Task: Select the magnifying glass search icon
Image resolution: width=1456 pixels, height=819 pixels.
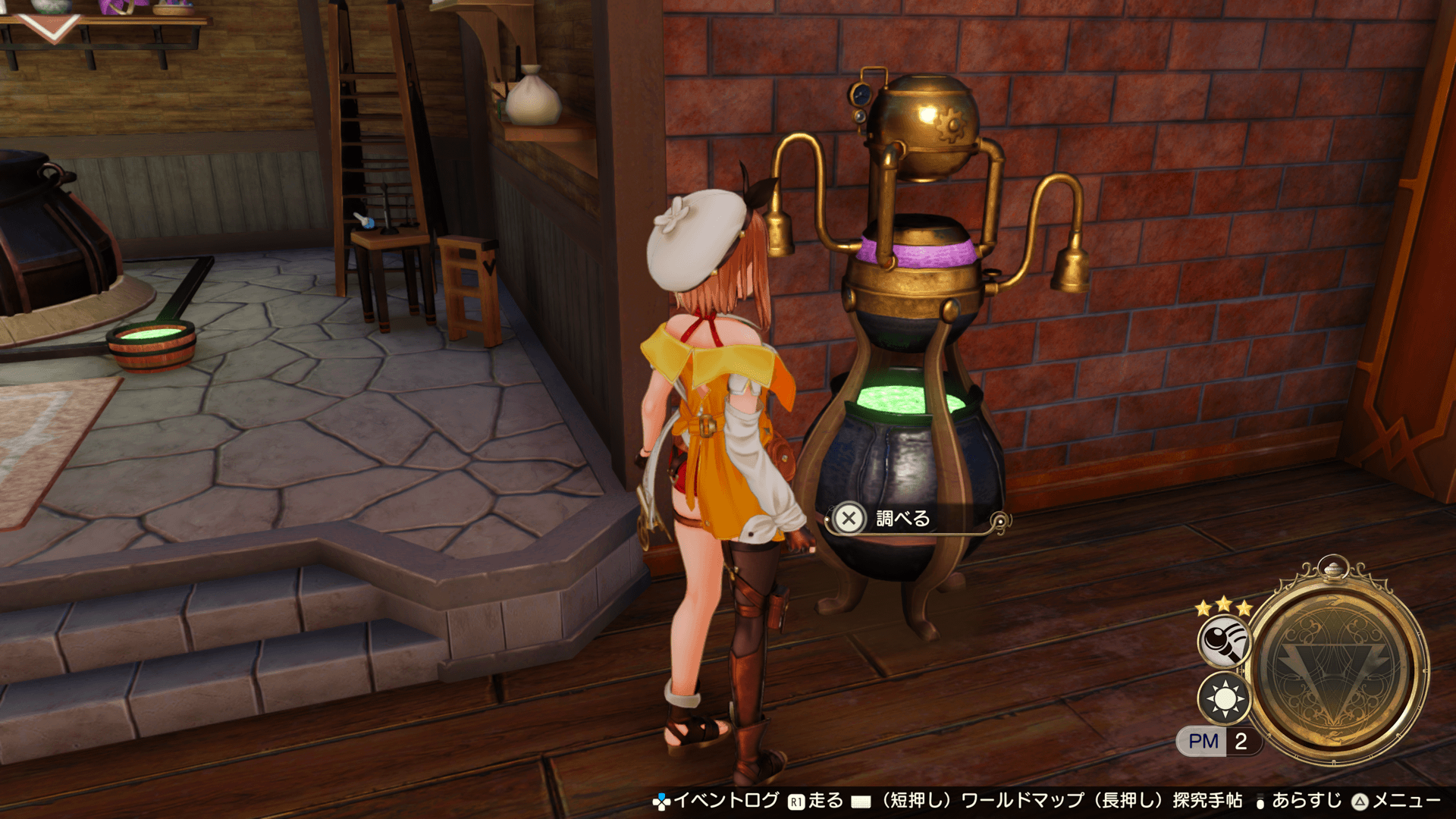Action: pyautogui.click(x=1223, y=641)
